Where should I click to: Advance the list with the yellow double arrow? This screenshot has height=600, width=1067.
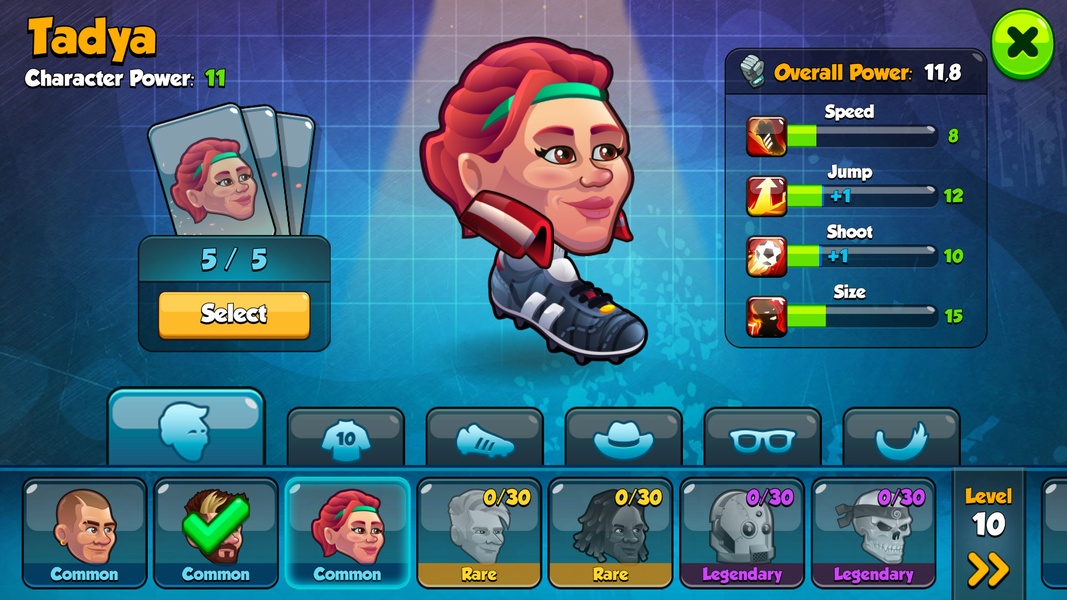click(988, 569)
